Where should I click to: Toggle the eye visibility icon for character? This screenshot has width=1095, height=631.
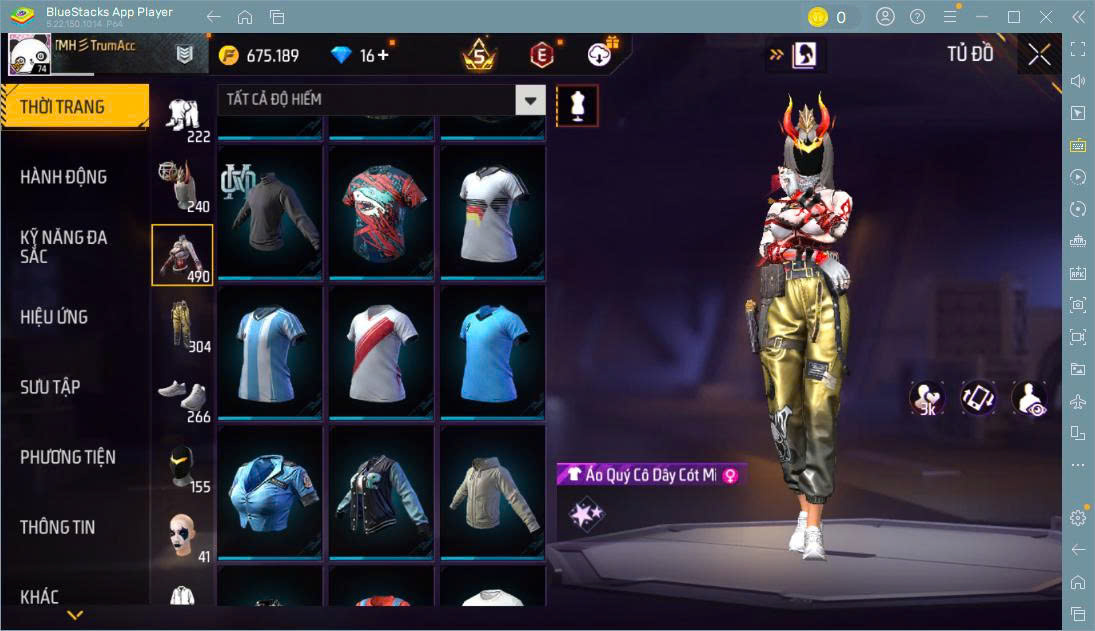click(x=1029, y=398)
